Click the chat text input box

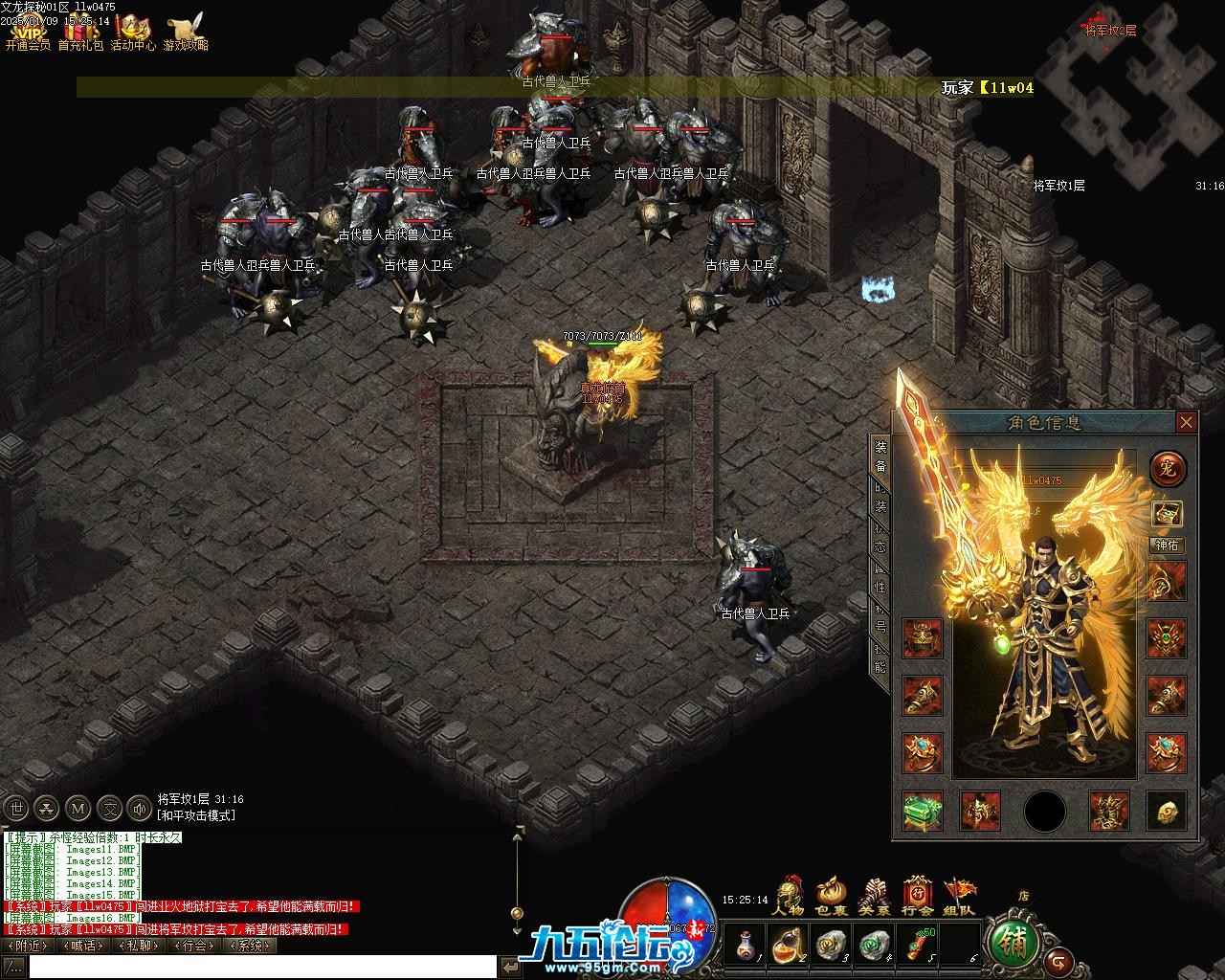(x=262, y=967)
